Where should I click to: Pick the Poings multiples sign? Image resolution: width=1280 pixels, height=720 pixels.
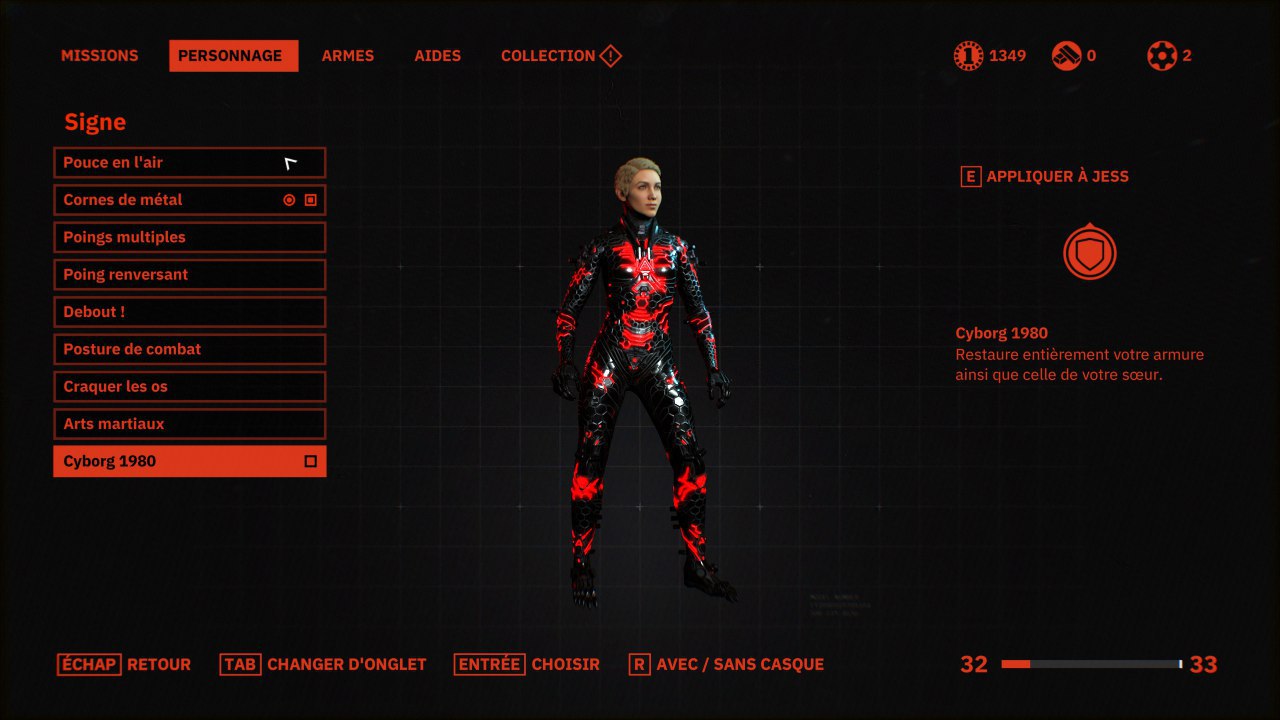pos(189,237)
